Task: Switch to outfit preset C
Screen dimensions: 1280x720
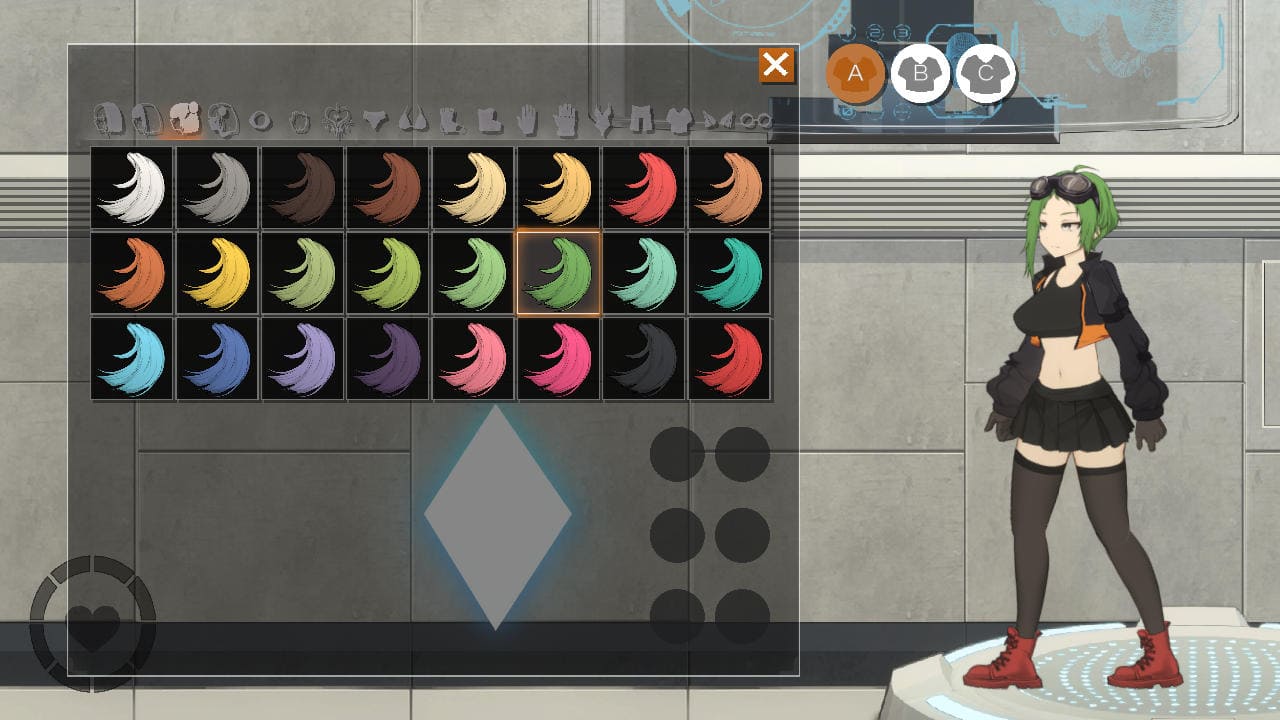Action: [x=986, y=73]
